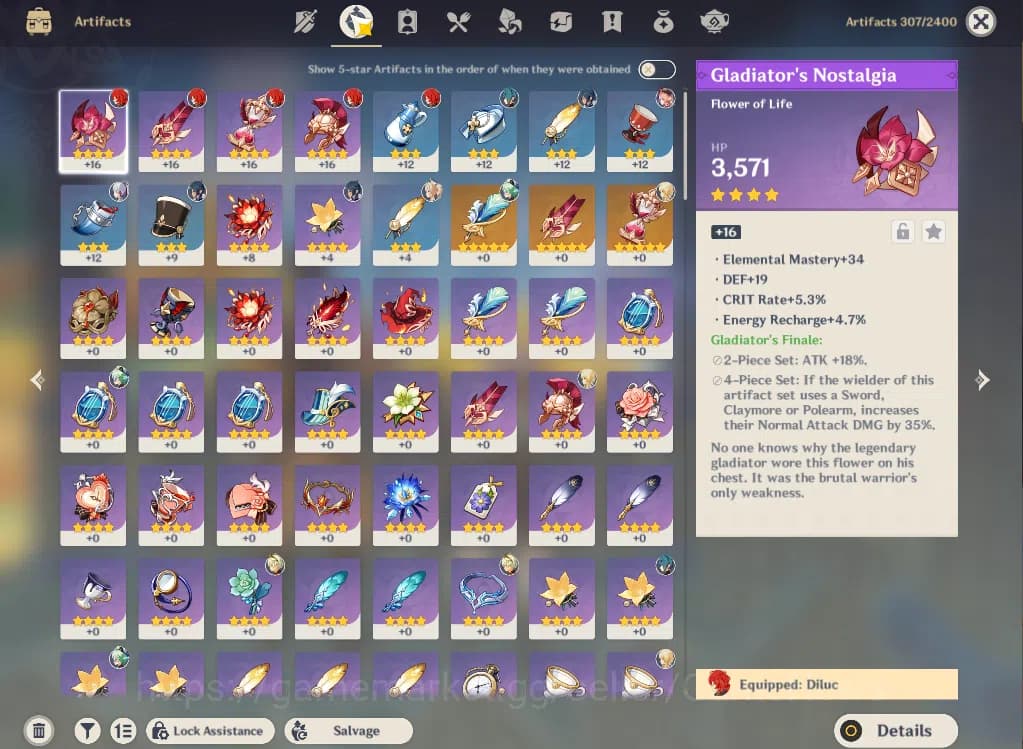Go to next inventory category arrow
The height and width of the screenshot is (749, 1023).
pyautogui.click(x=983, y=380)
